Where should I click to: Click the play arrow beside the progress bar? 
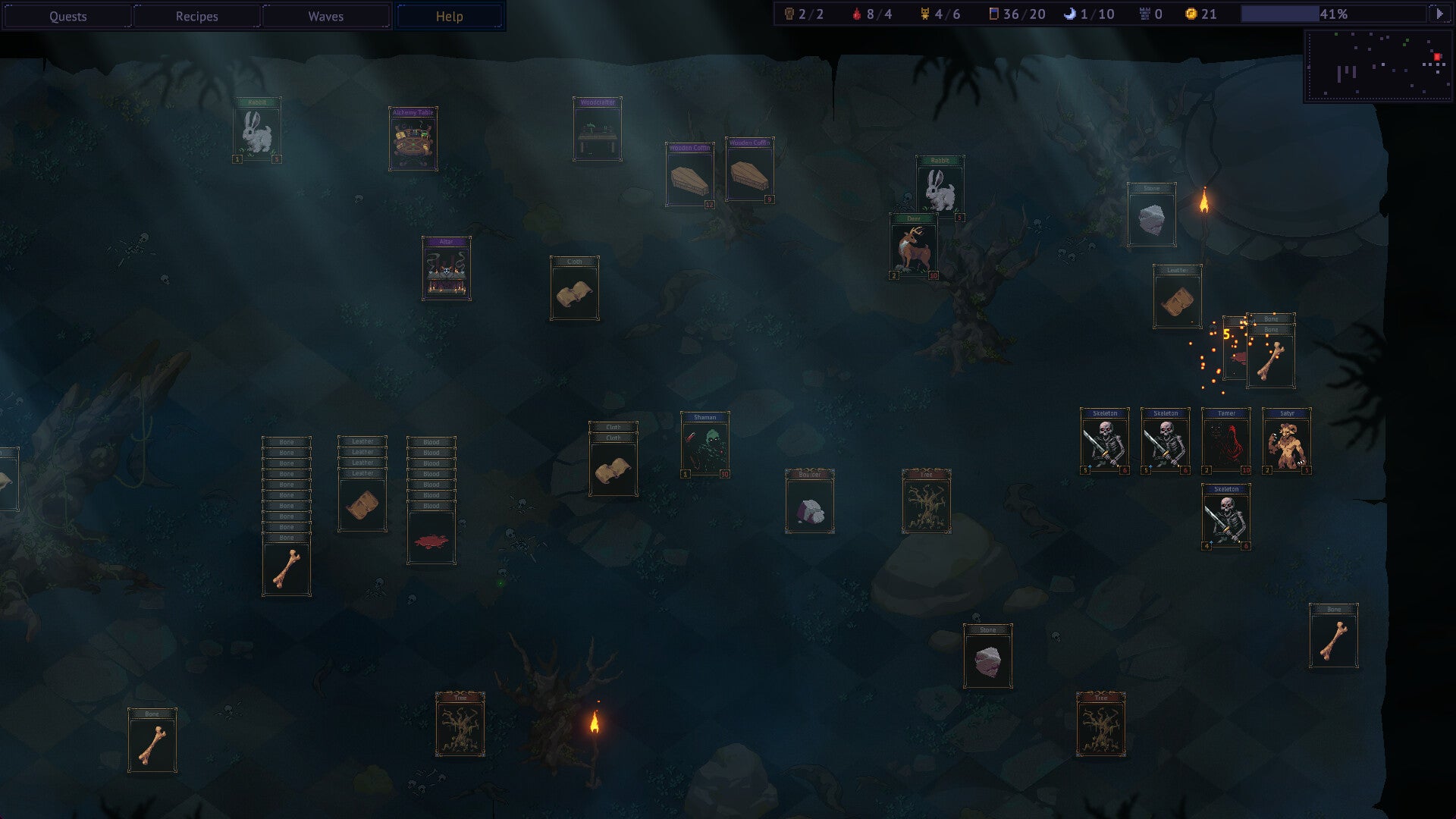[1439, 14]
